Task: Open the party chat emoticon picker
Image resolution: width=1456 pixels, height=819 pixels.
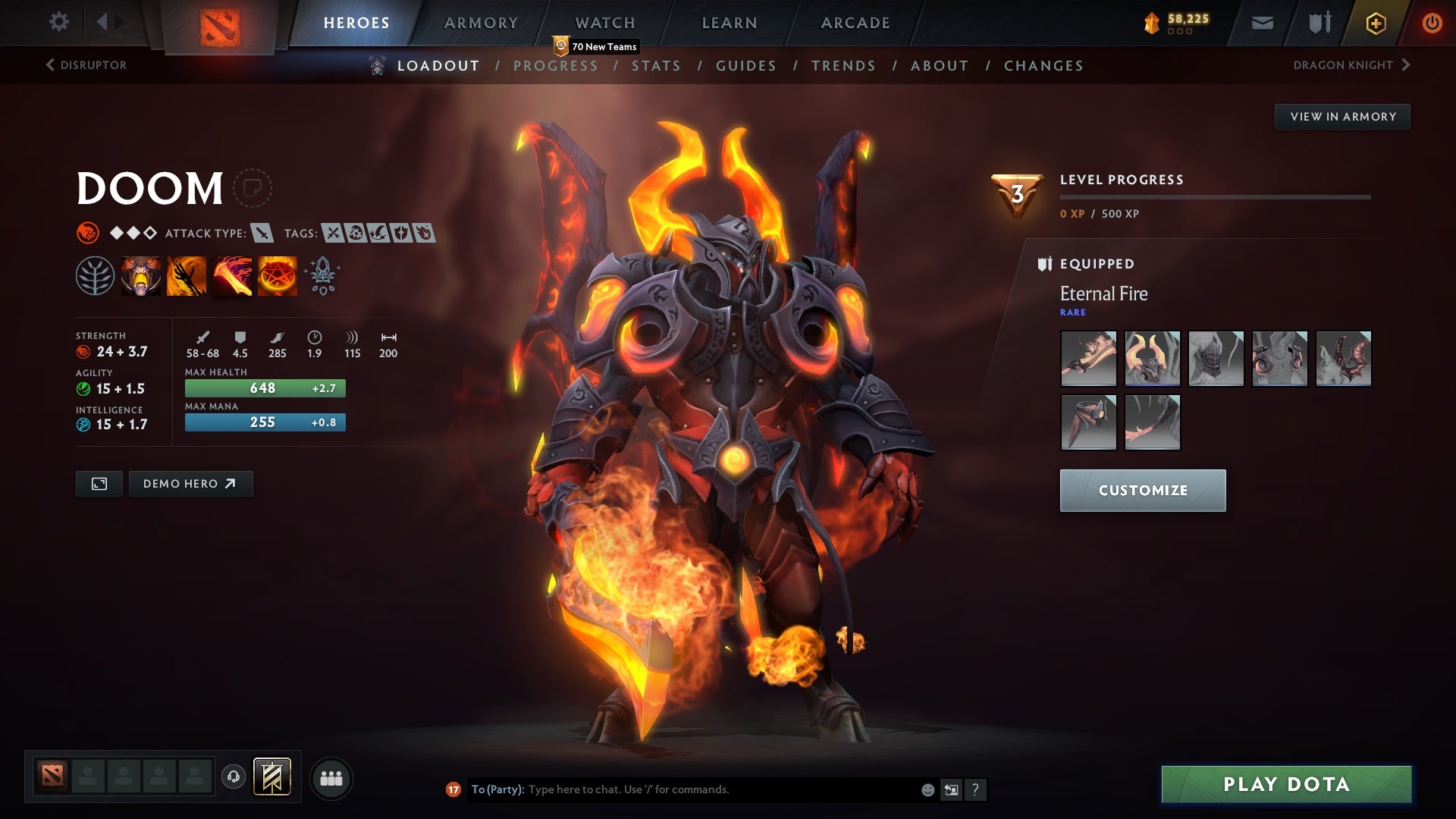Action: (x=927, y=789)
